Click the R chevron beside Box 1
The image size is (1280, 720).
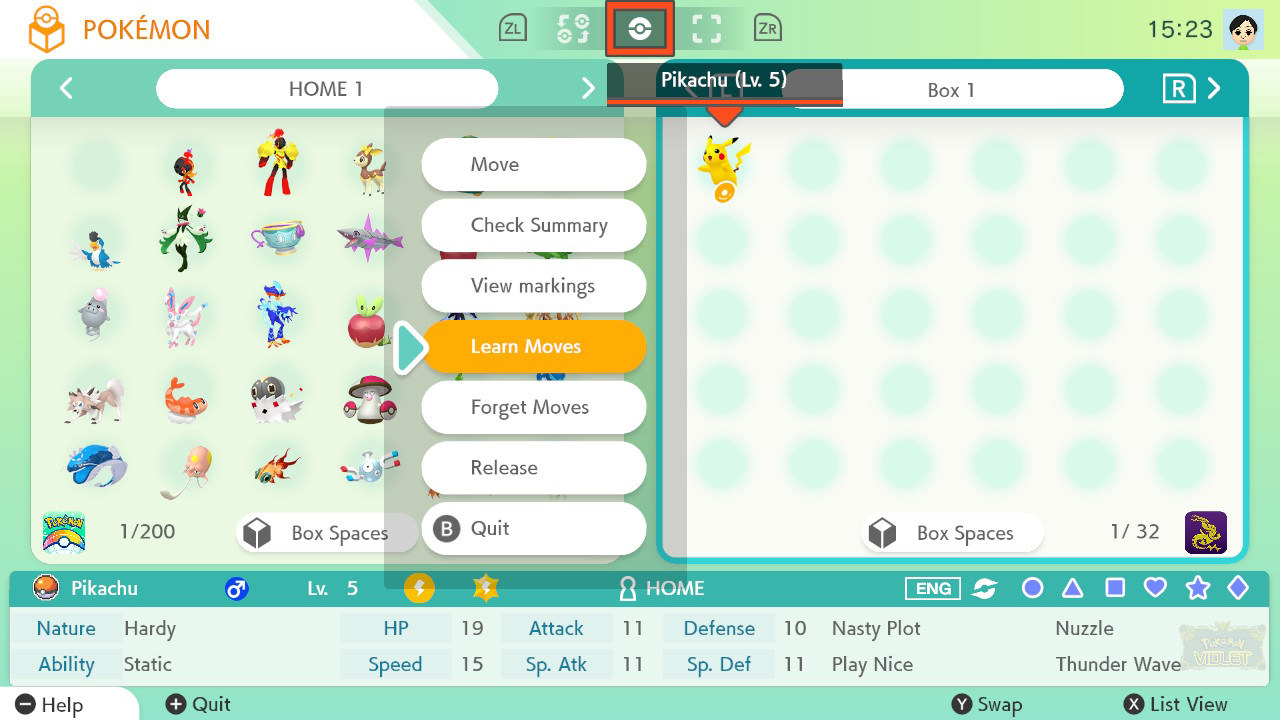click(1214, 88)
